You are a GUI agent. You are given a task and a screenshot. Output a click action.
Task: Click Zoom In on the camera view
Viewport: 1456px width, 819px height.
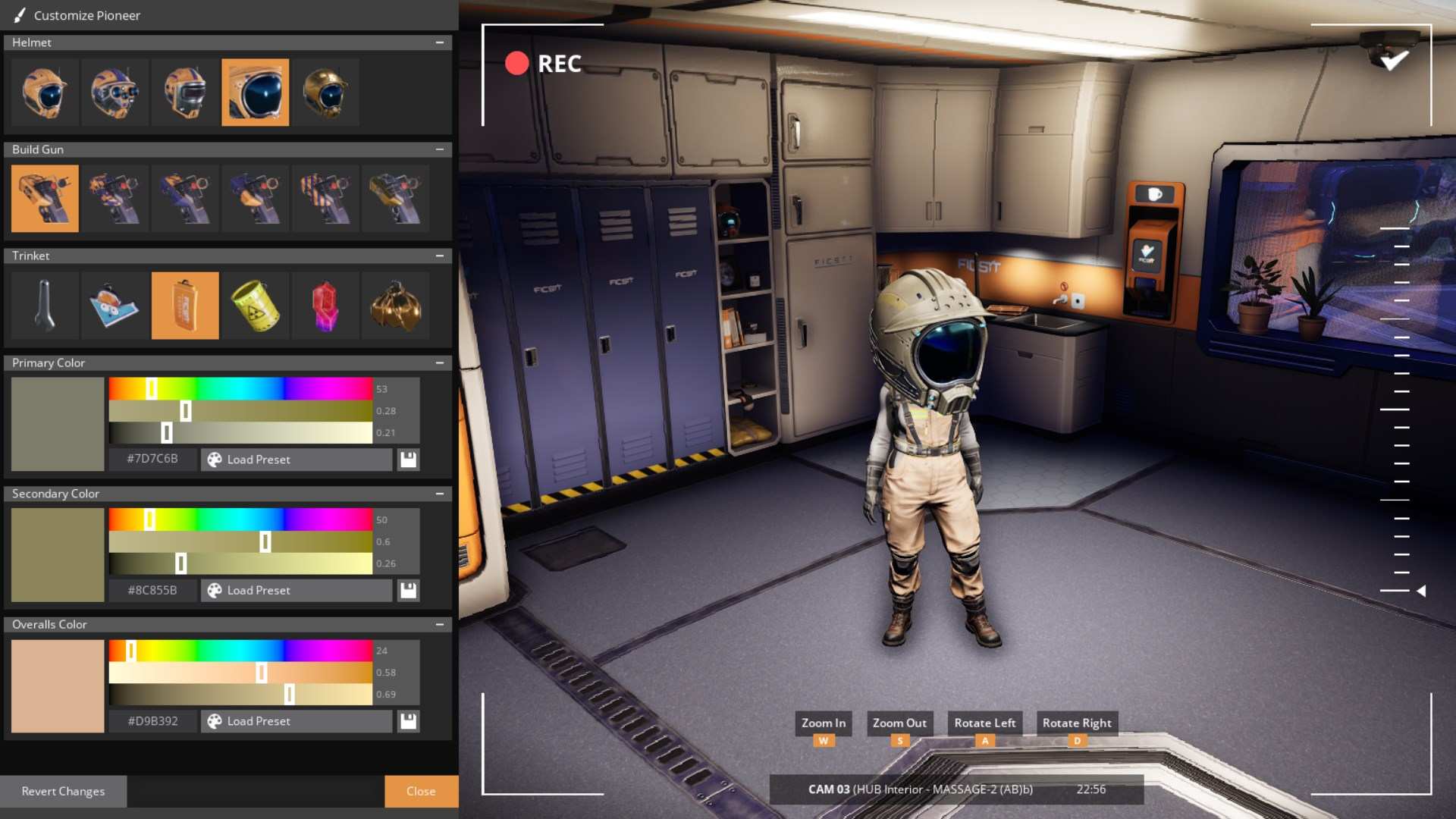click(823, 723)
